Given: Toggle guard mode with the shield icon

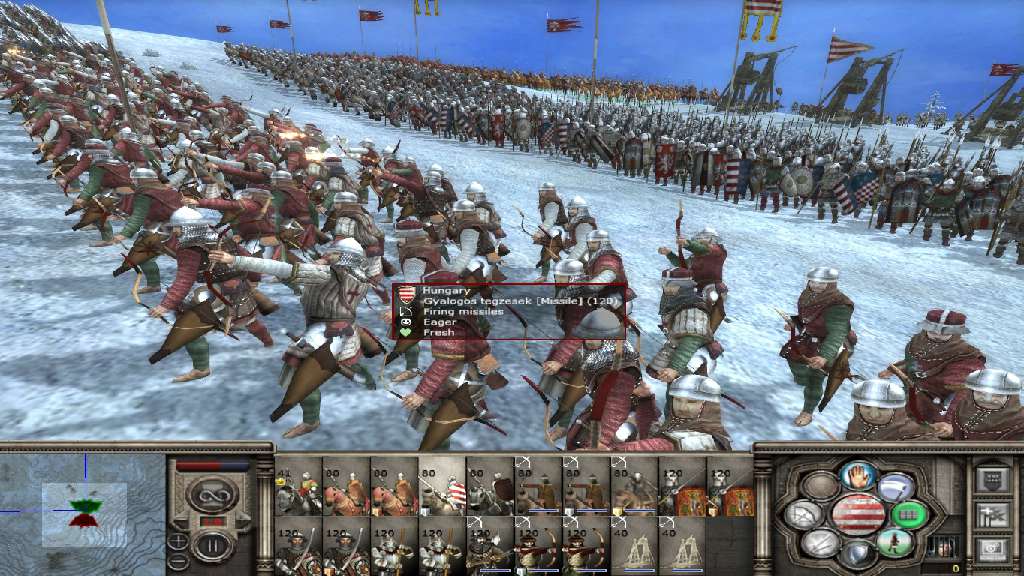Looking at the screenshot, I should 857,553.
